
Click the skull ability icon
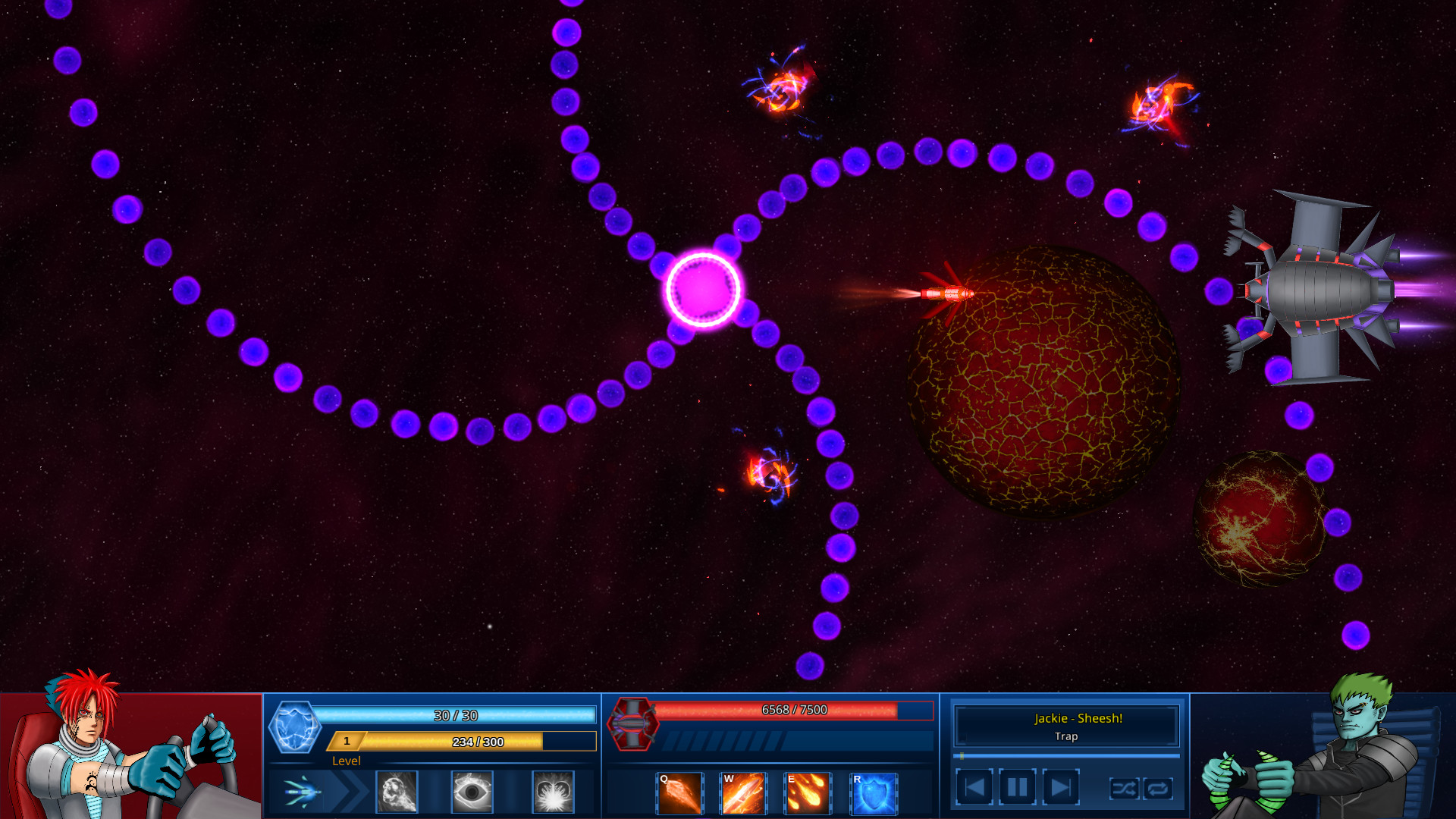click(x=397, y=792)
